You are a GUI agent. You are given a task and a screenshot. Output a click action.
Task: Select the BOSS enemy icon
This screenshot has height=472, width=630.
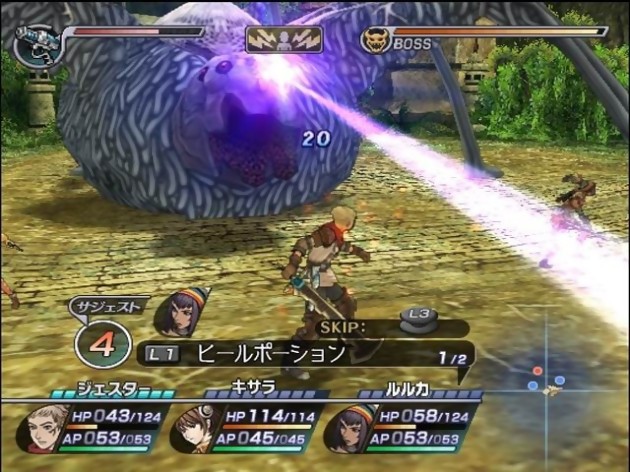pos(374,41)
